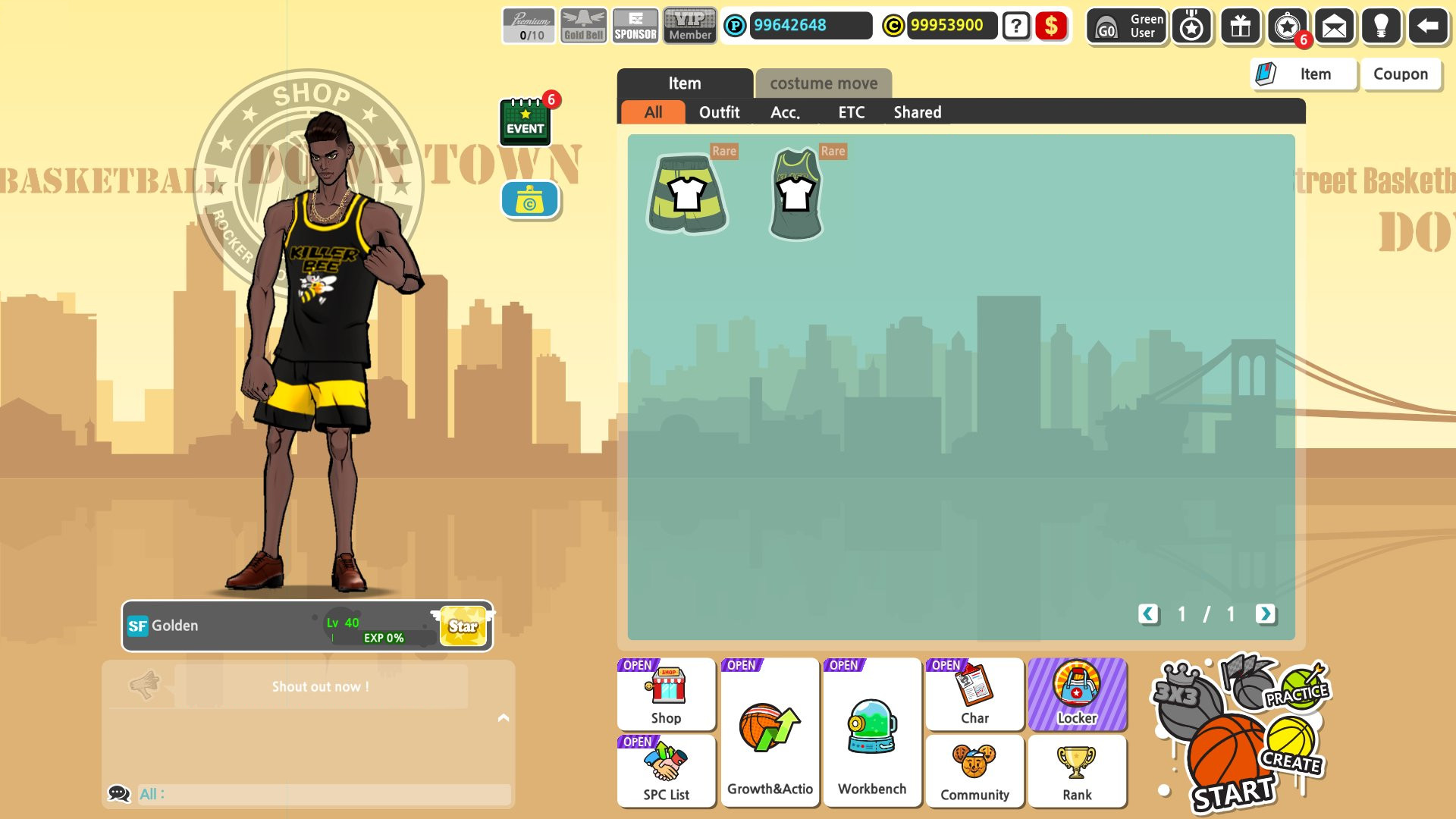1456x819 pixels.
Task: Click the camera screenshot icon
Action: 530,199
